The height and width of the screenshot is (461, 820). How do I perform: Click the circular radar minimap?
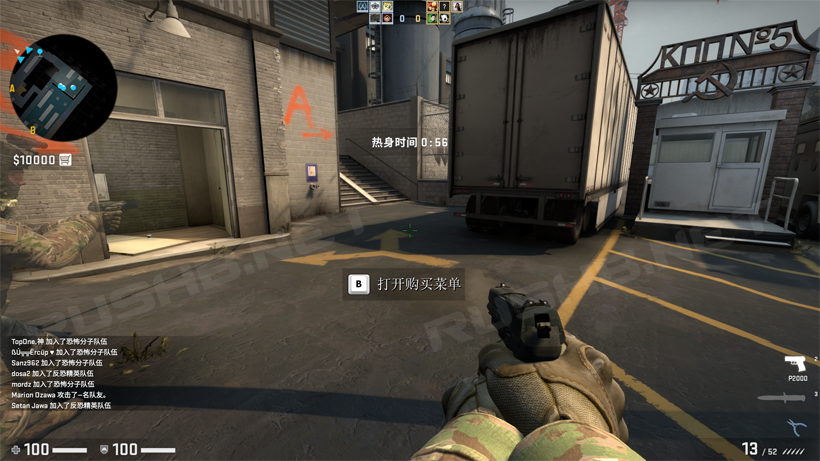[62, 87]
